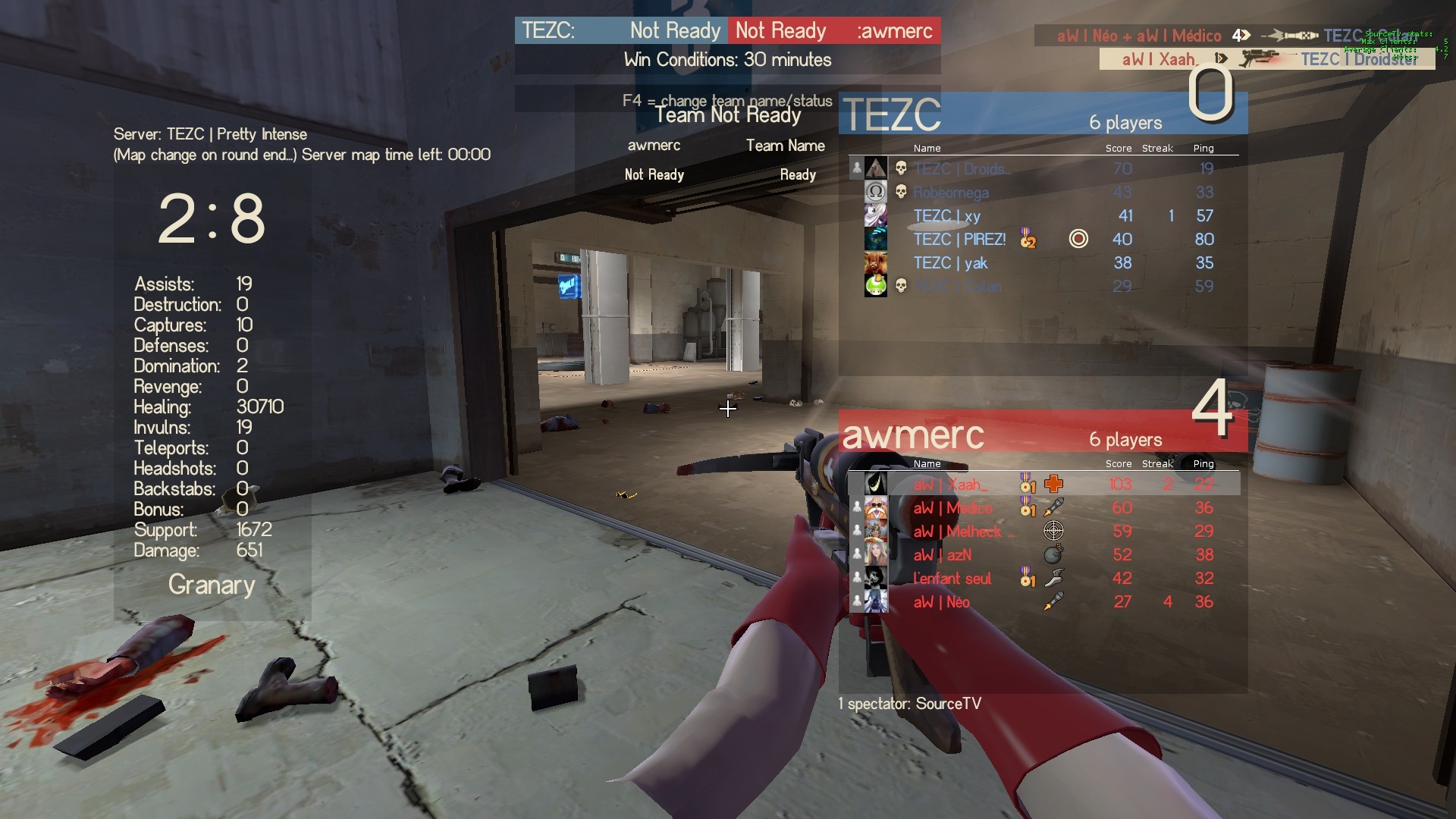Open the green mushroom avatar thumbnail
Viewport: 1456px width, 819px height.
click(876, 286)
